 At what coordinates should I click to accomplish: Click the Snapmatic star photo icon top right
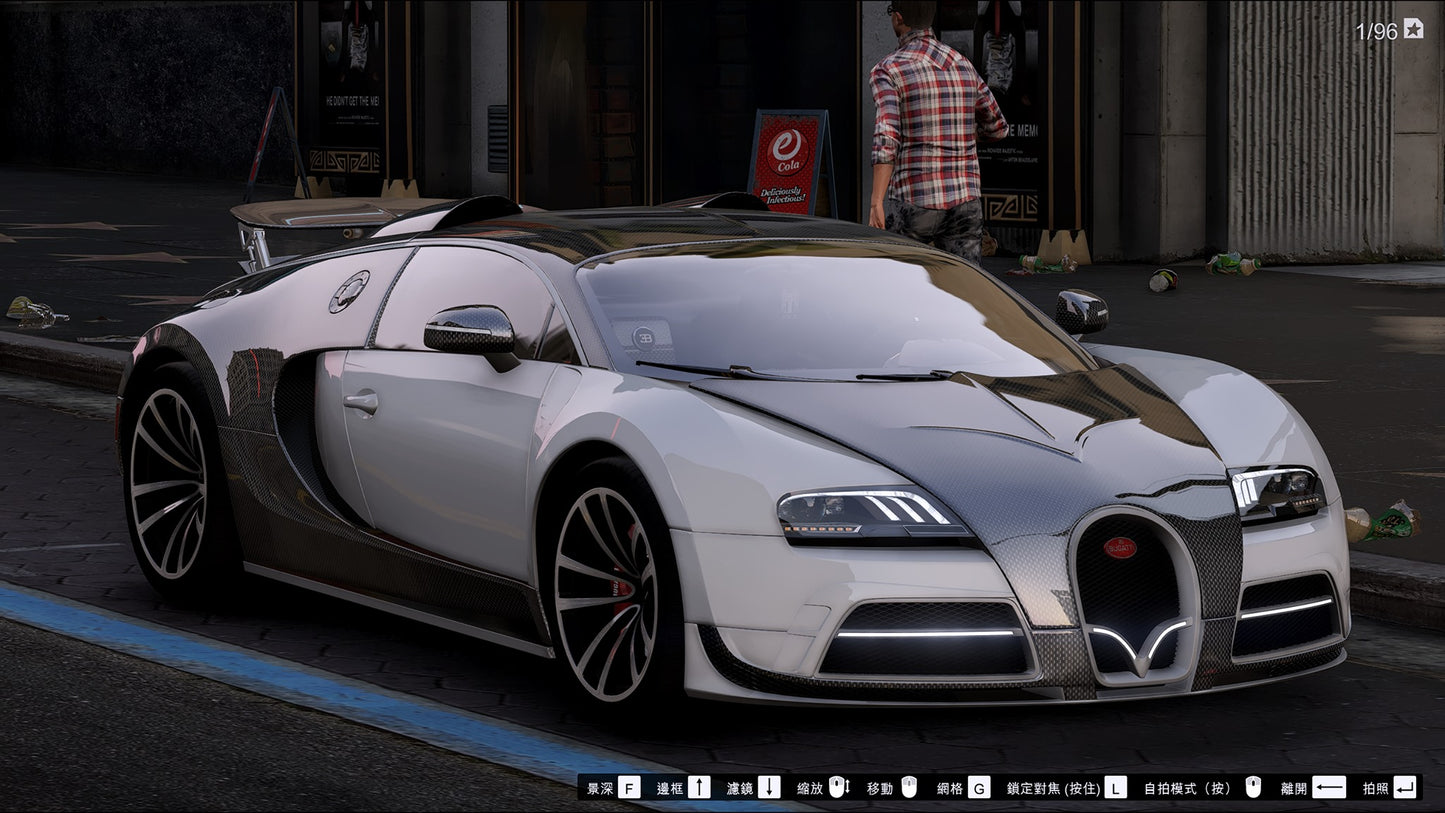point(1412,28)
